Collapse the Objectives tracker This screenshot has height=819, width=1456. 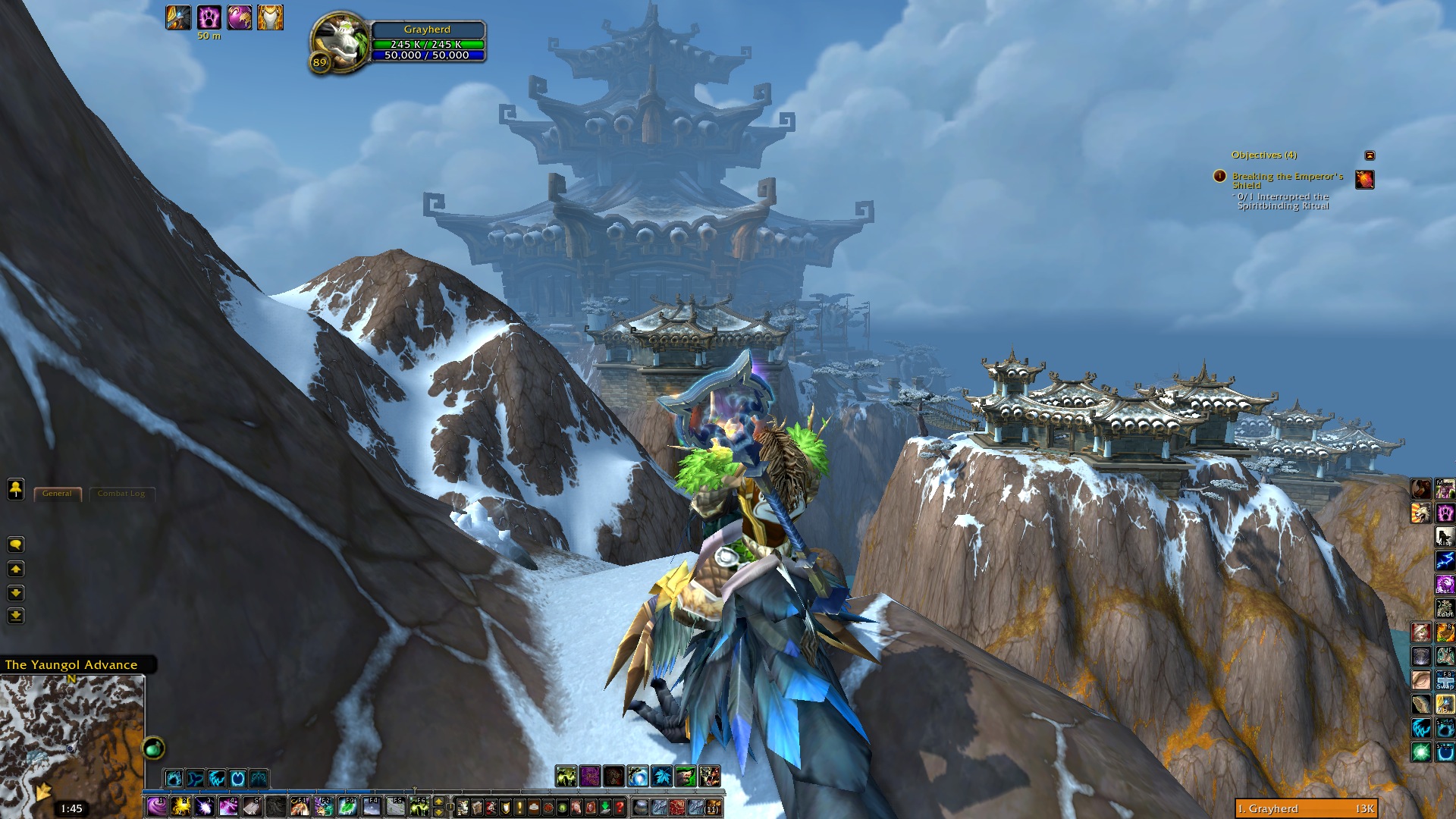[1370, 155]
